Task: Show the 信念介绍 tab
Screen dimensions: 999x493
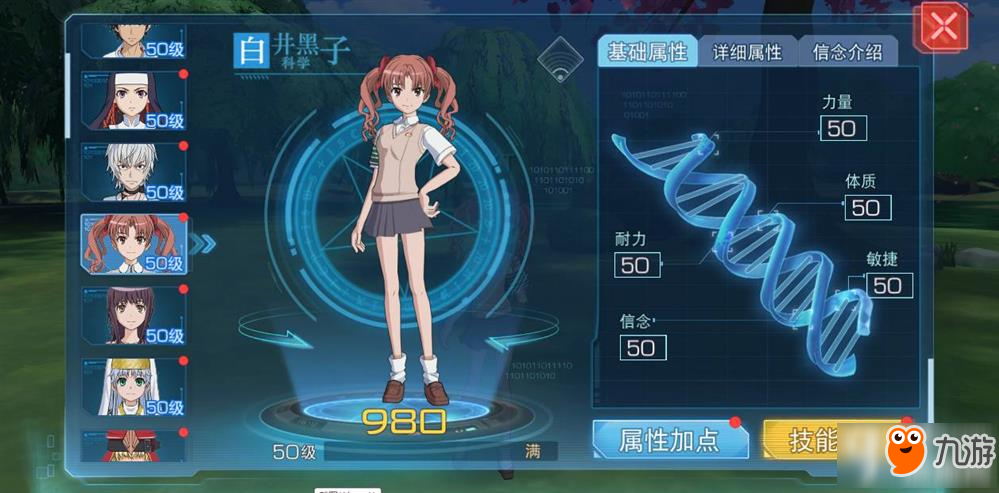Action: tap(846, 52)
